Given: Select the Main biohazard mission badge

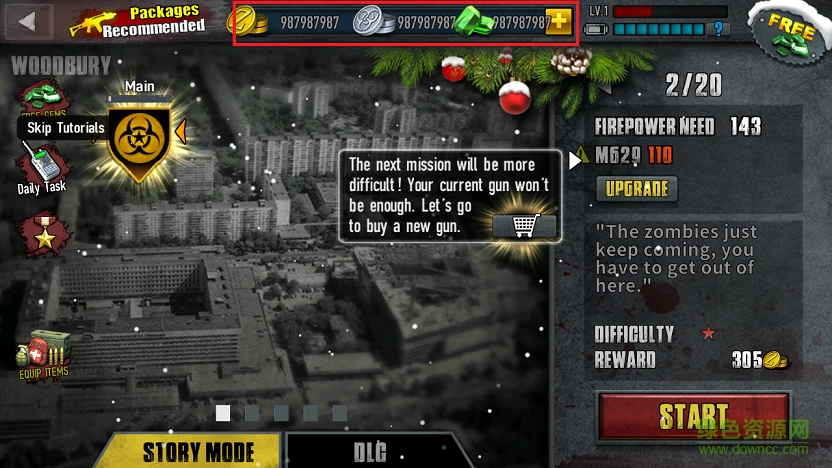Looking at the screenshot, I should coord(139,142).
